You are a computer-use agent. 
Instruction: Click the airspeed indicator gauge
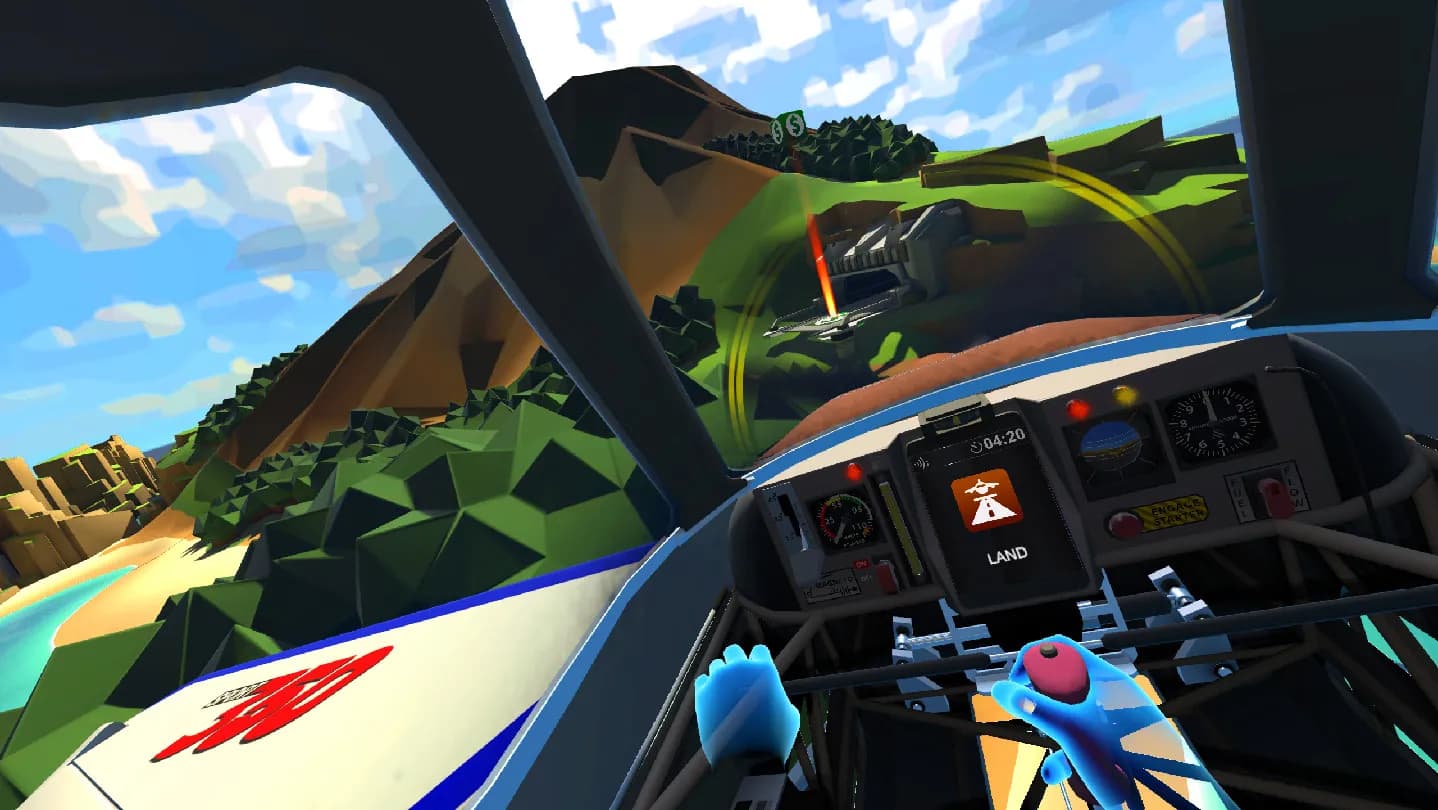[841, 521]
